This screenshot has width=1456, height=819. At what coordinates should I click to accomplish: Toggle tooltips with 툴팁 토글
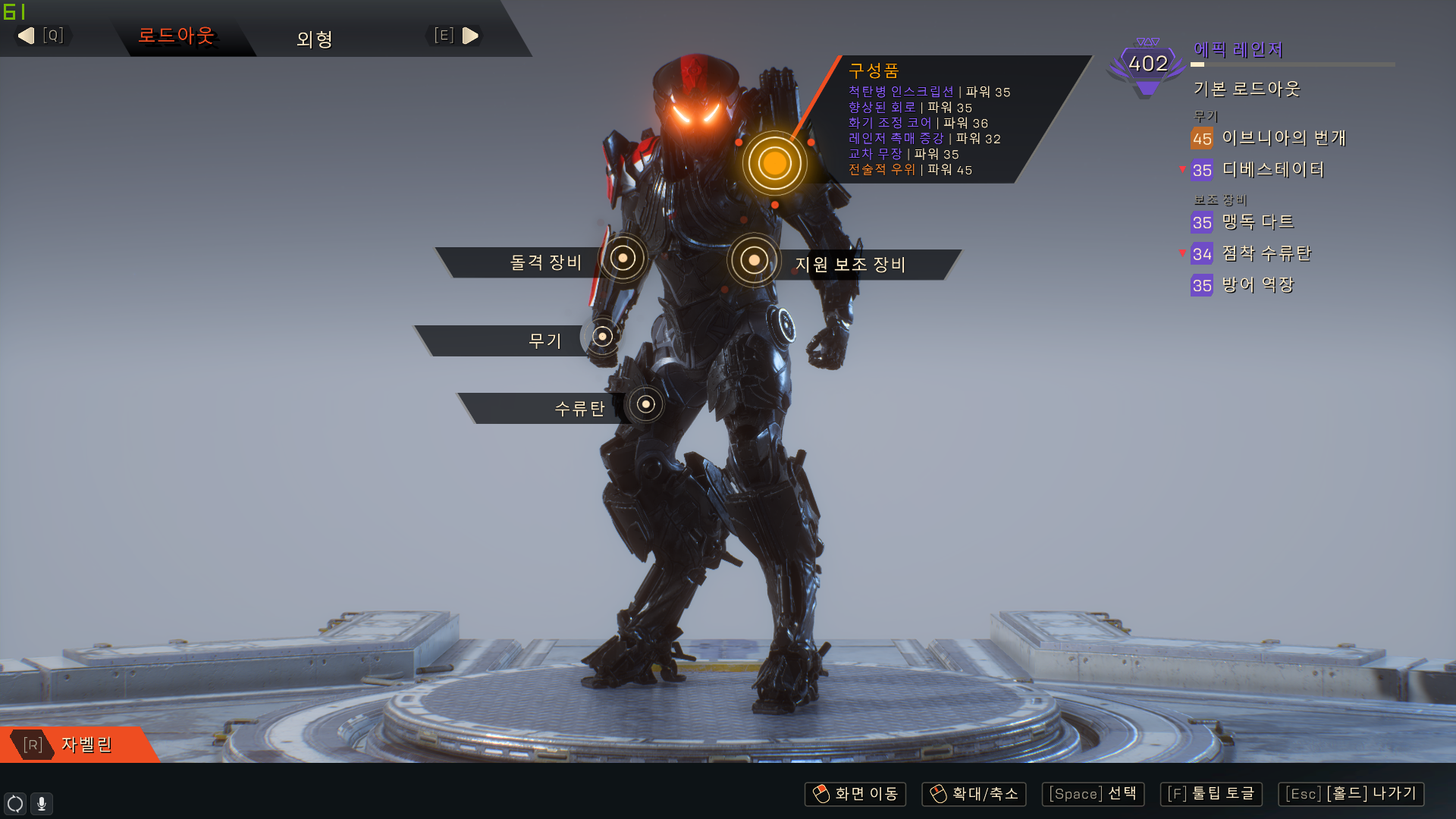(x=1211, y=794)
